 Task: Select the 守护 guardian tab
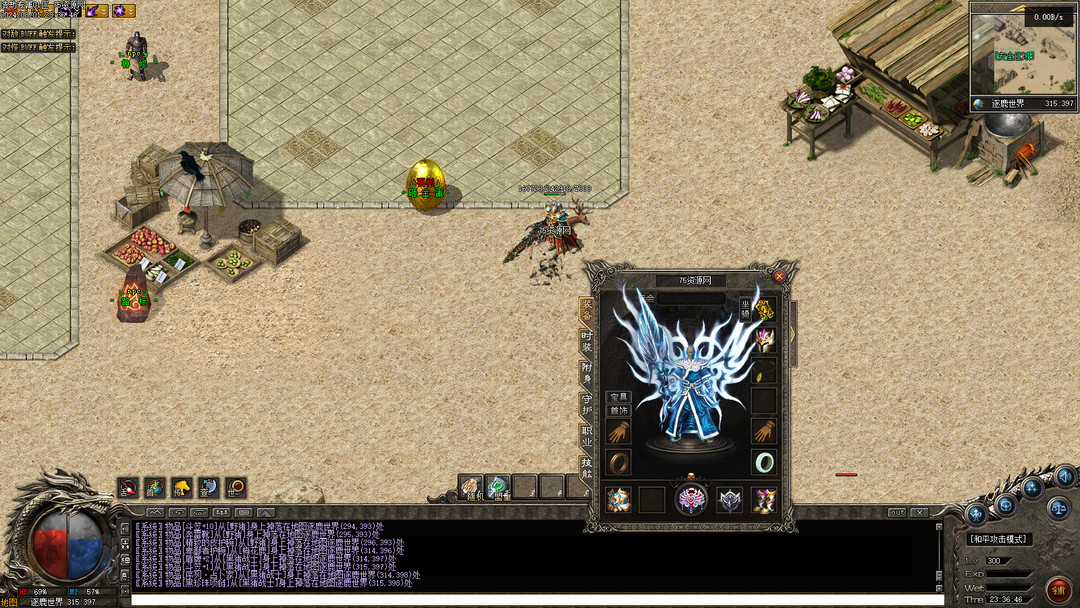[x=587, y=405]
